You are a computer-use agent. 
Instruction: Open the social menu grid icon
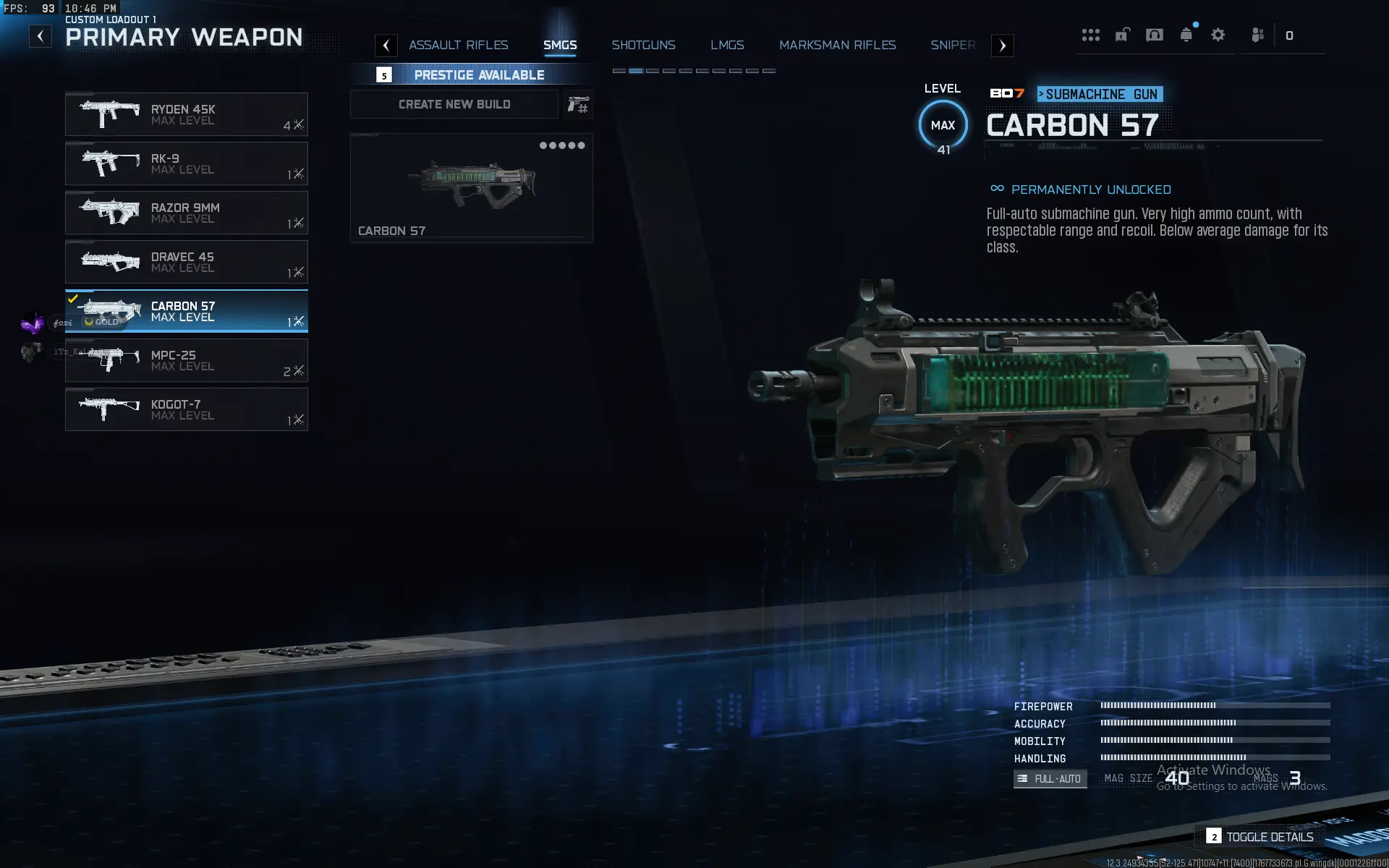[1091, 35]
